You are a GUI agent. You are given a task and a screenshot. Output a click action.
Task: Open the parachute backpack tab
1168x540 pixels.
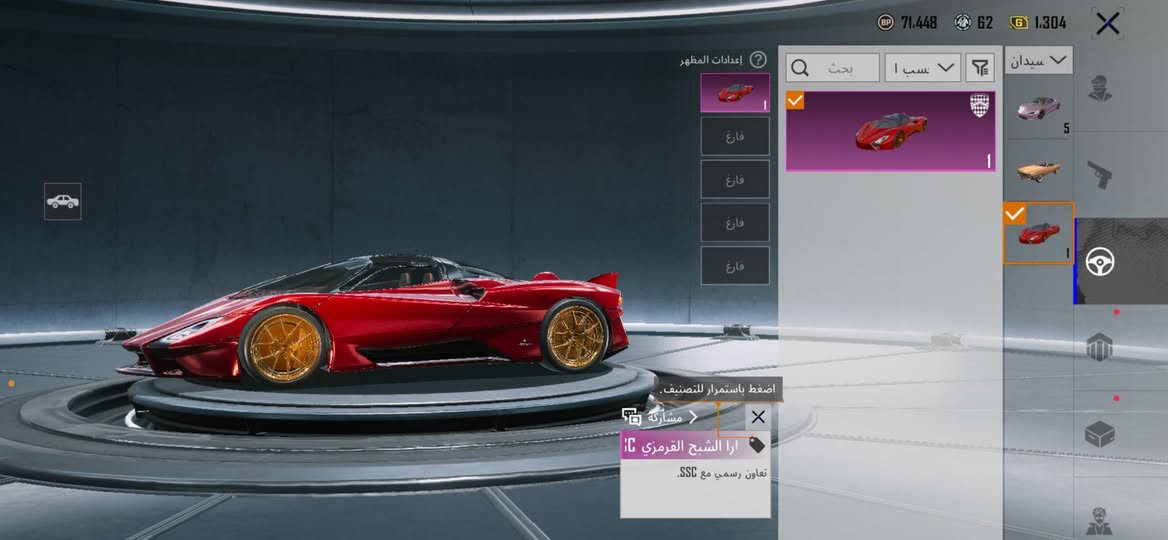(1100, 347)
